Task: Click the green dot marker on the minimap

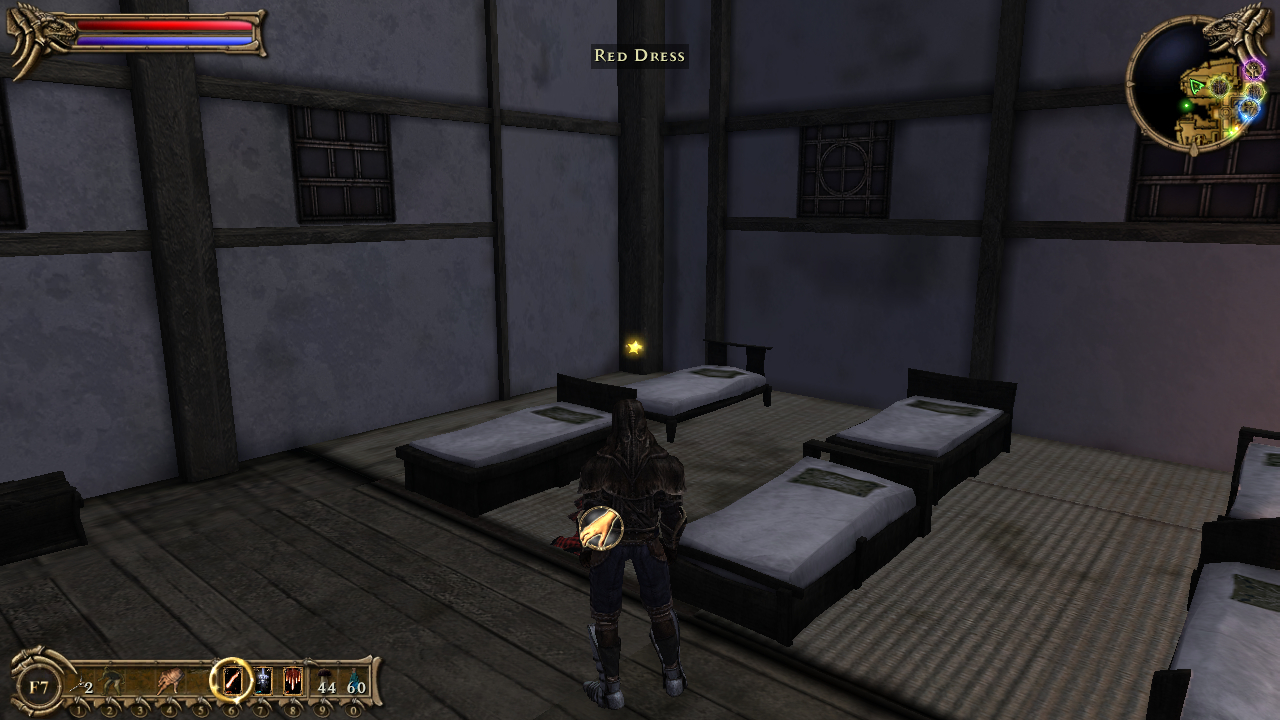Action: [1185, 105]
